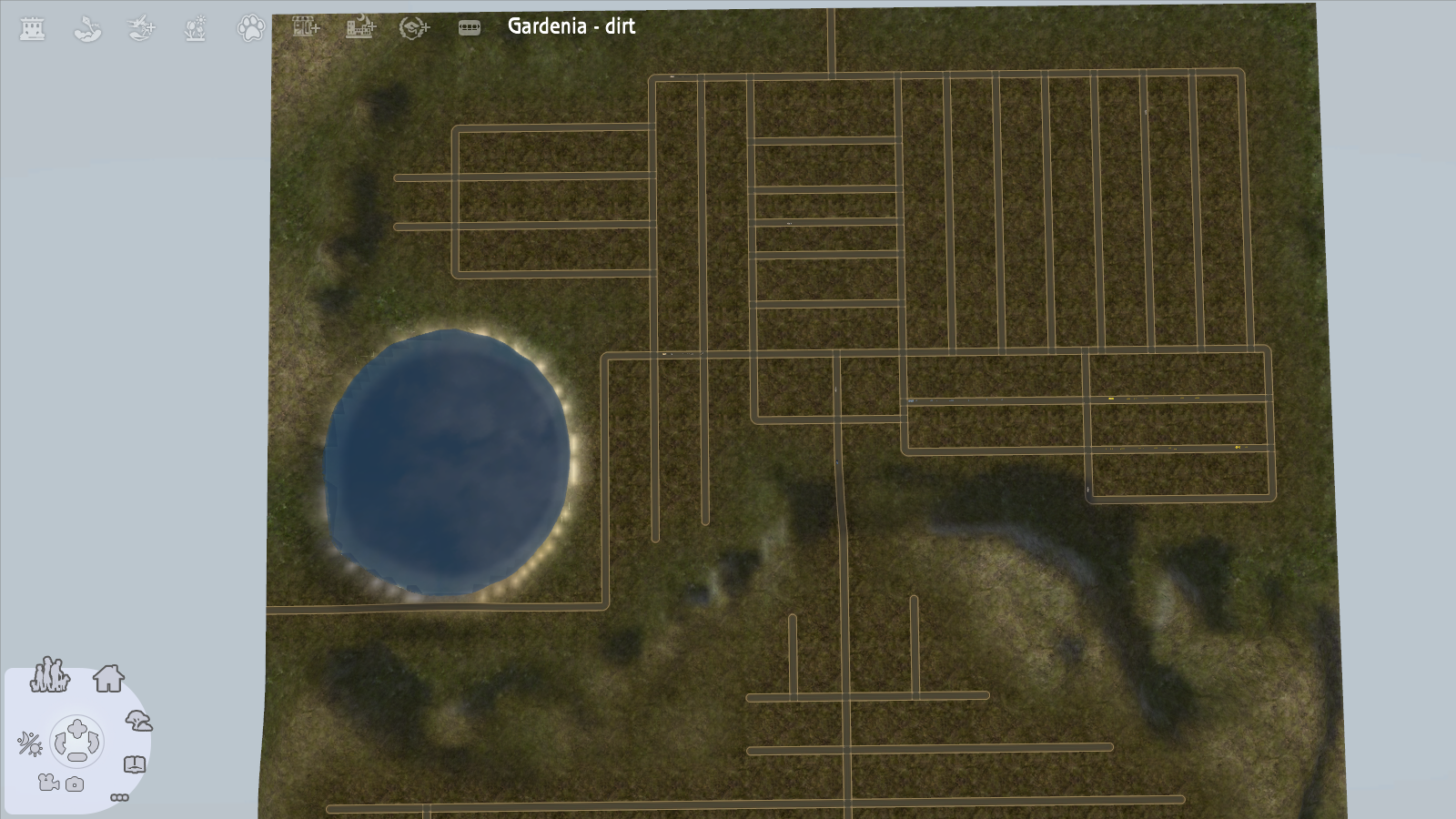Click the camera rotate-left arrow
This screenshot has height=819, width=1456.
61,744
